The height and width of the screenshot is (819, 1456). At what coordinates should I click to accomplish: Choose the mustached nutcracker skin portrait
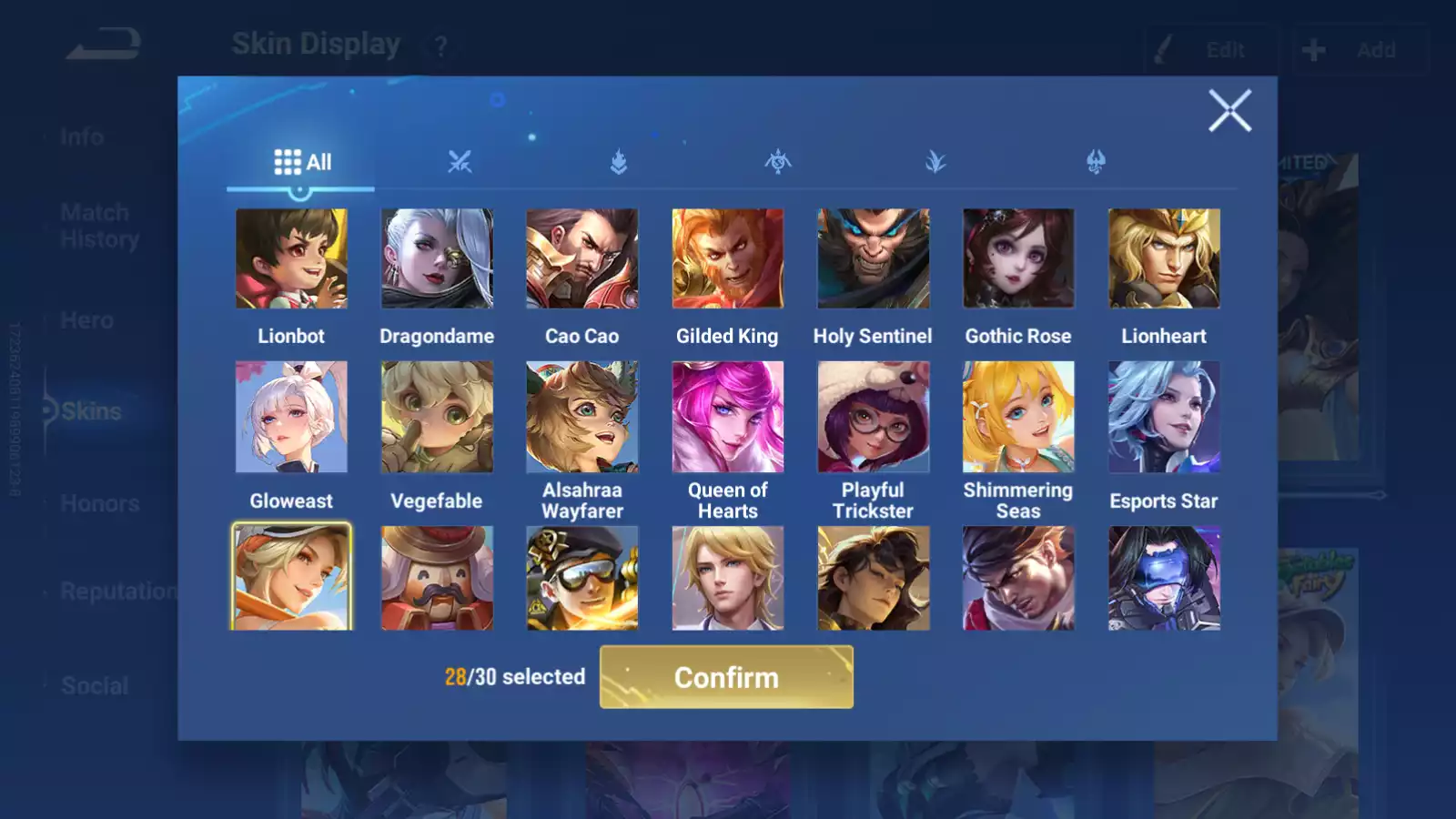click(x=437, y=577)
